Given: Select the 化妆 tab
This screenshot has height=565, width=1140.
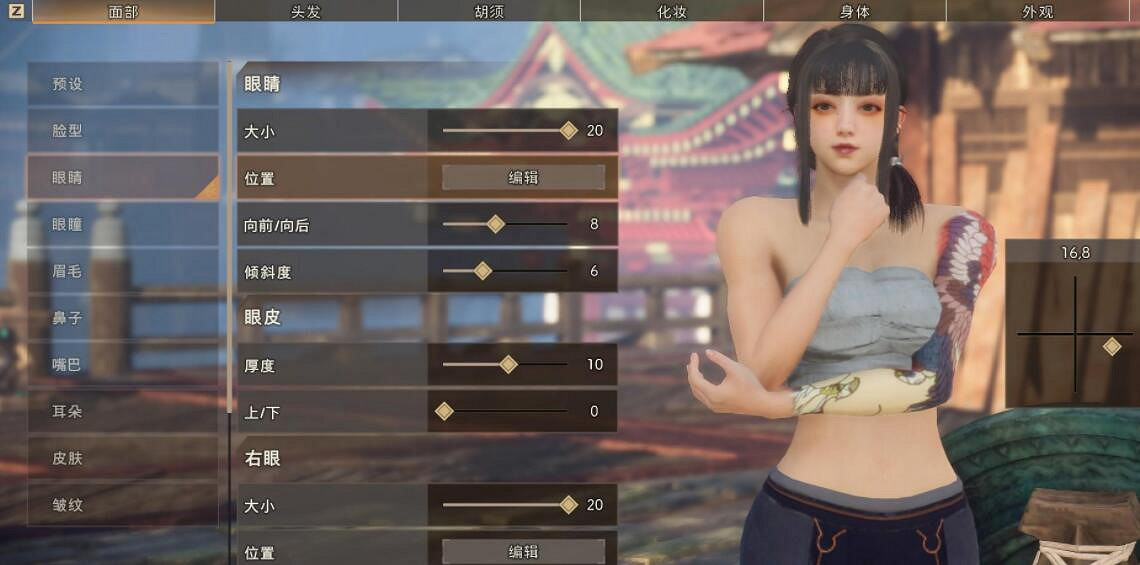Looking at the screenshot, I should (x=672, y=12).
